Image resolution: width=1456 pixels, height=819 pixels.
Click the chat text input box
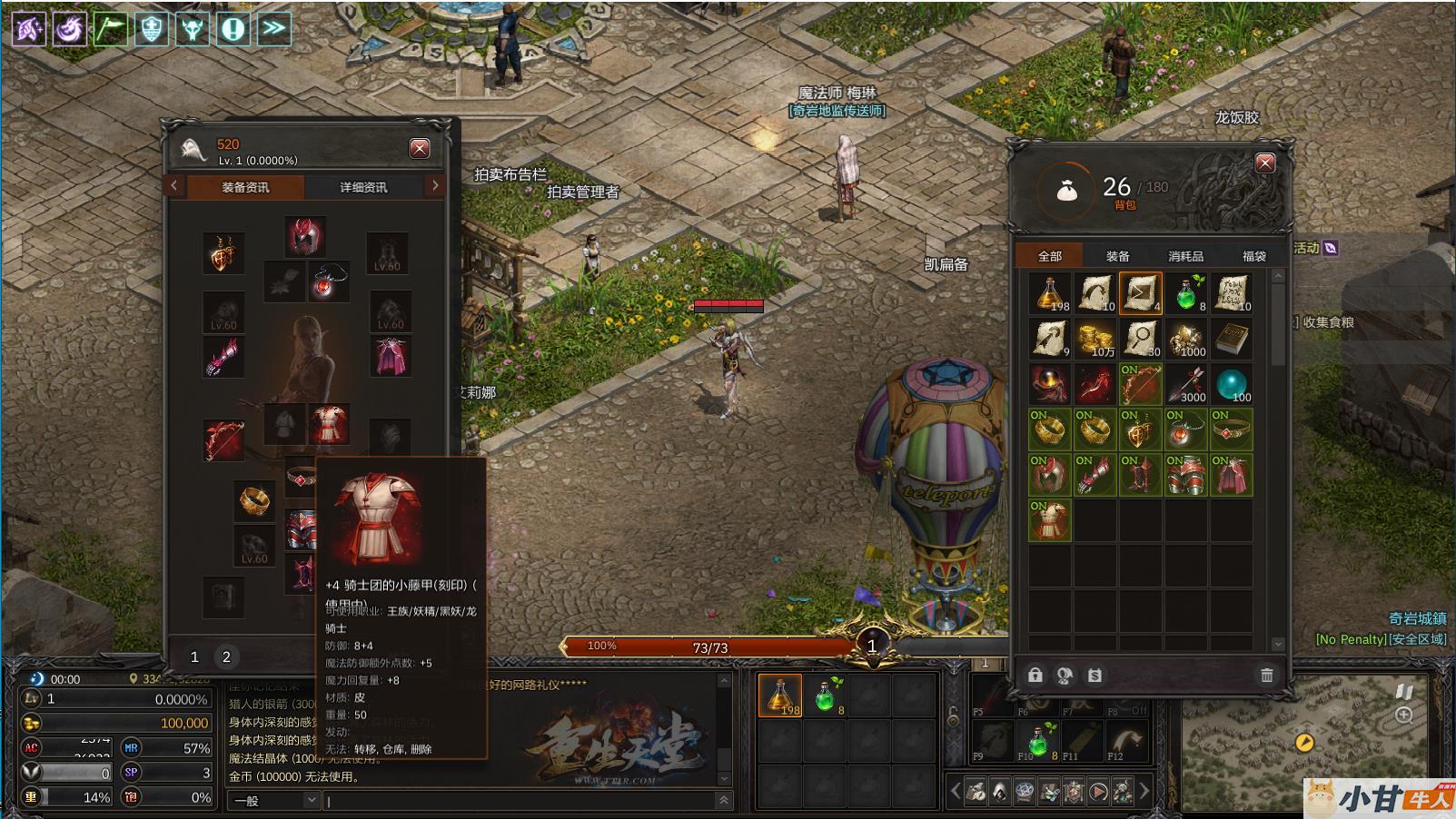(518, 800)
